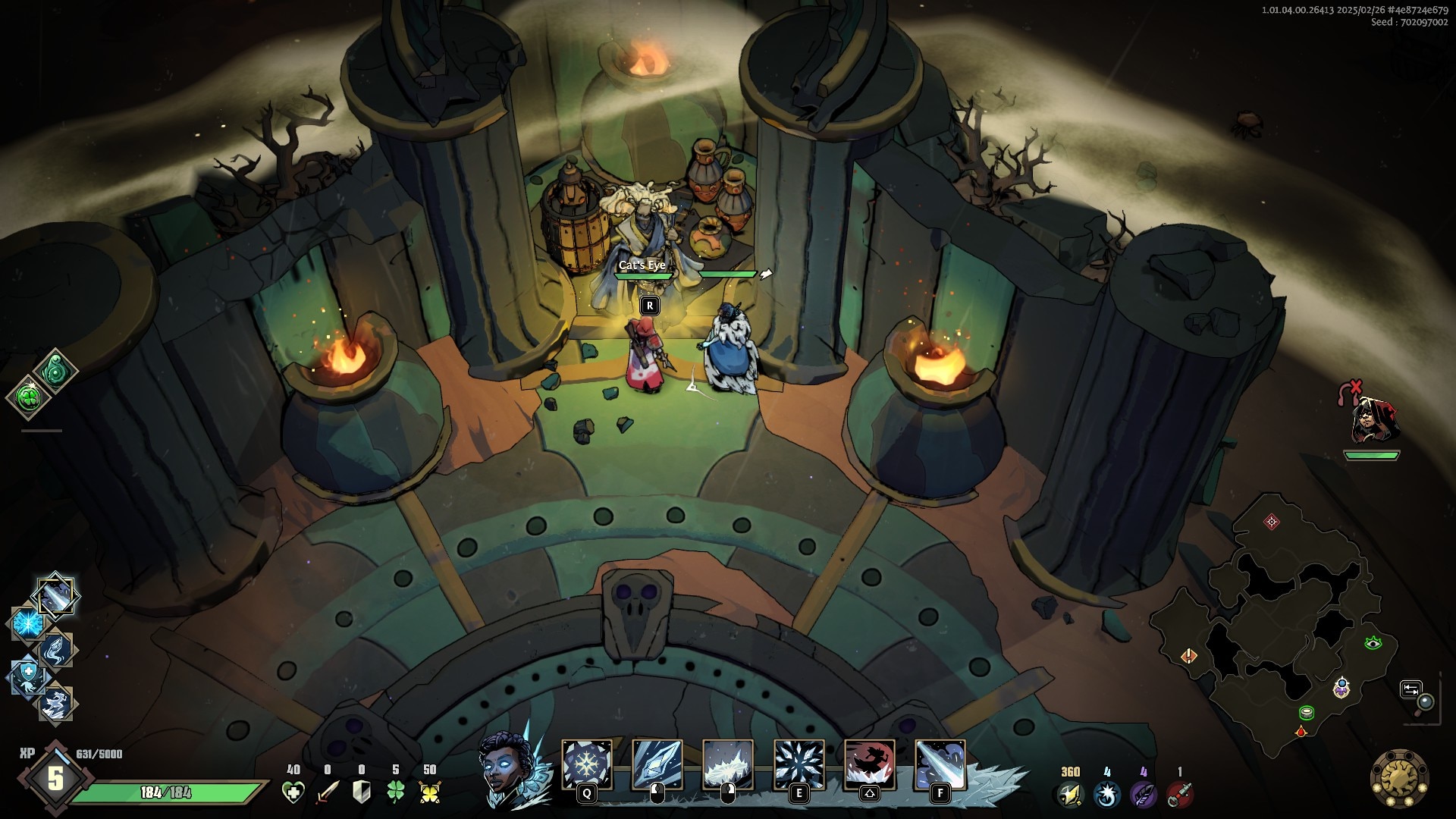Choose the highlighted frost beam talent diamond
The width and height of the screenshot is (1456, 819).
[55, 595]
